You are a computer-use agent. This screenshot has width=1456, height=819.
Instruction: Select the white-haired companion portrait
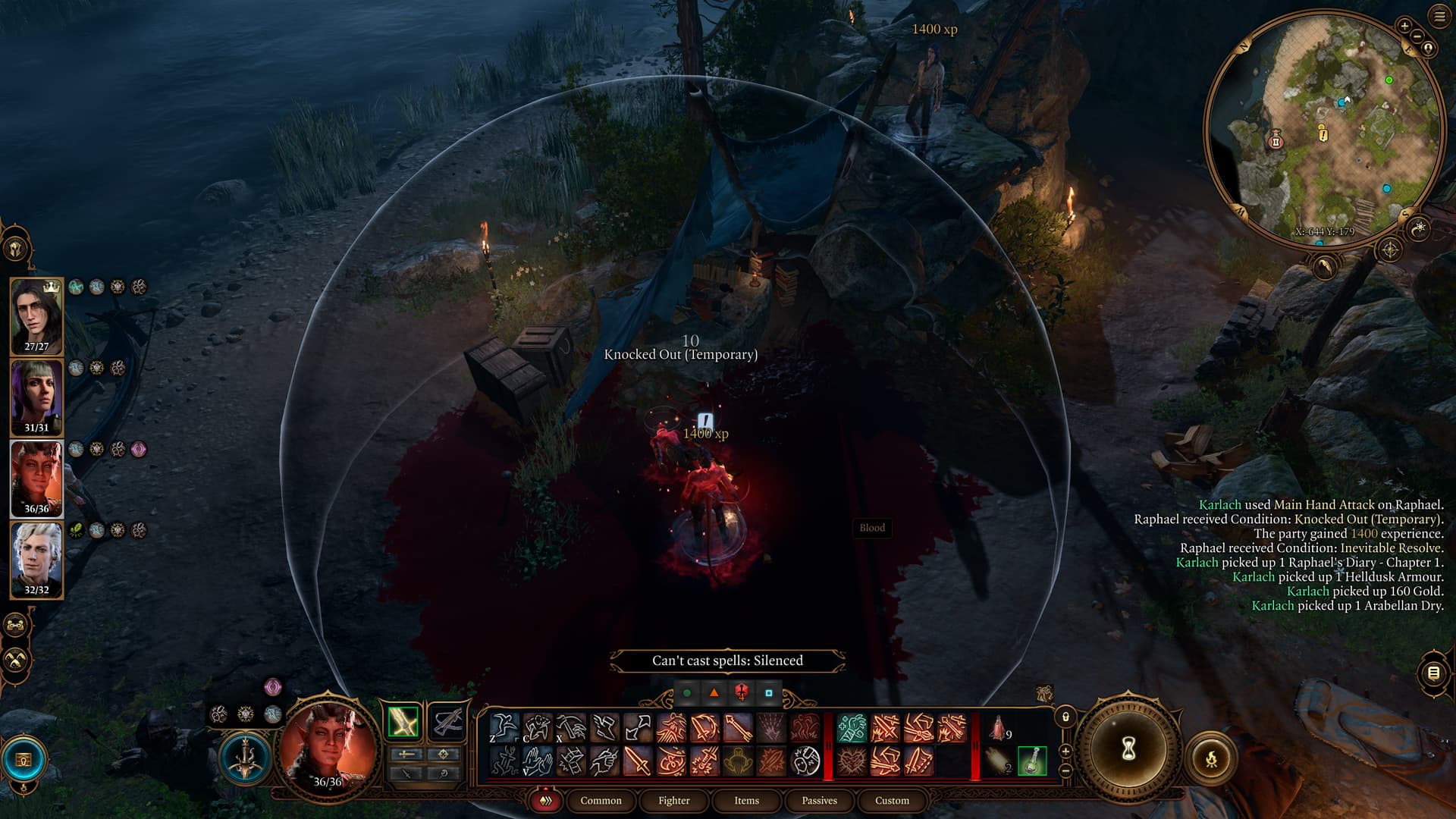tap(36, 558)
